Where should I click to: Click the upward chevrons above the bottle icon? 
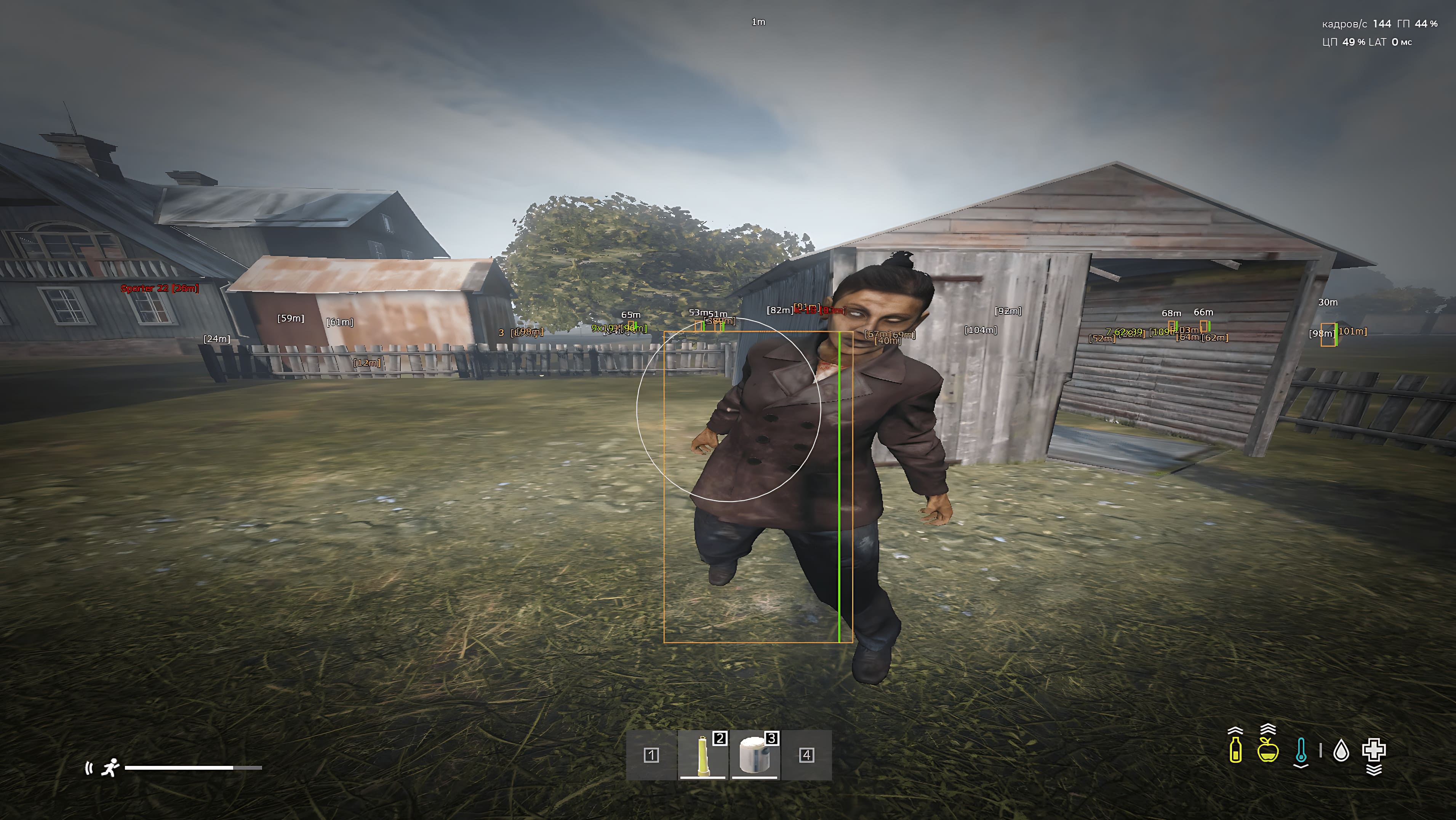(1235, 731)
